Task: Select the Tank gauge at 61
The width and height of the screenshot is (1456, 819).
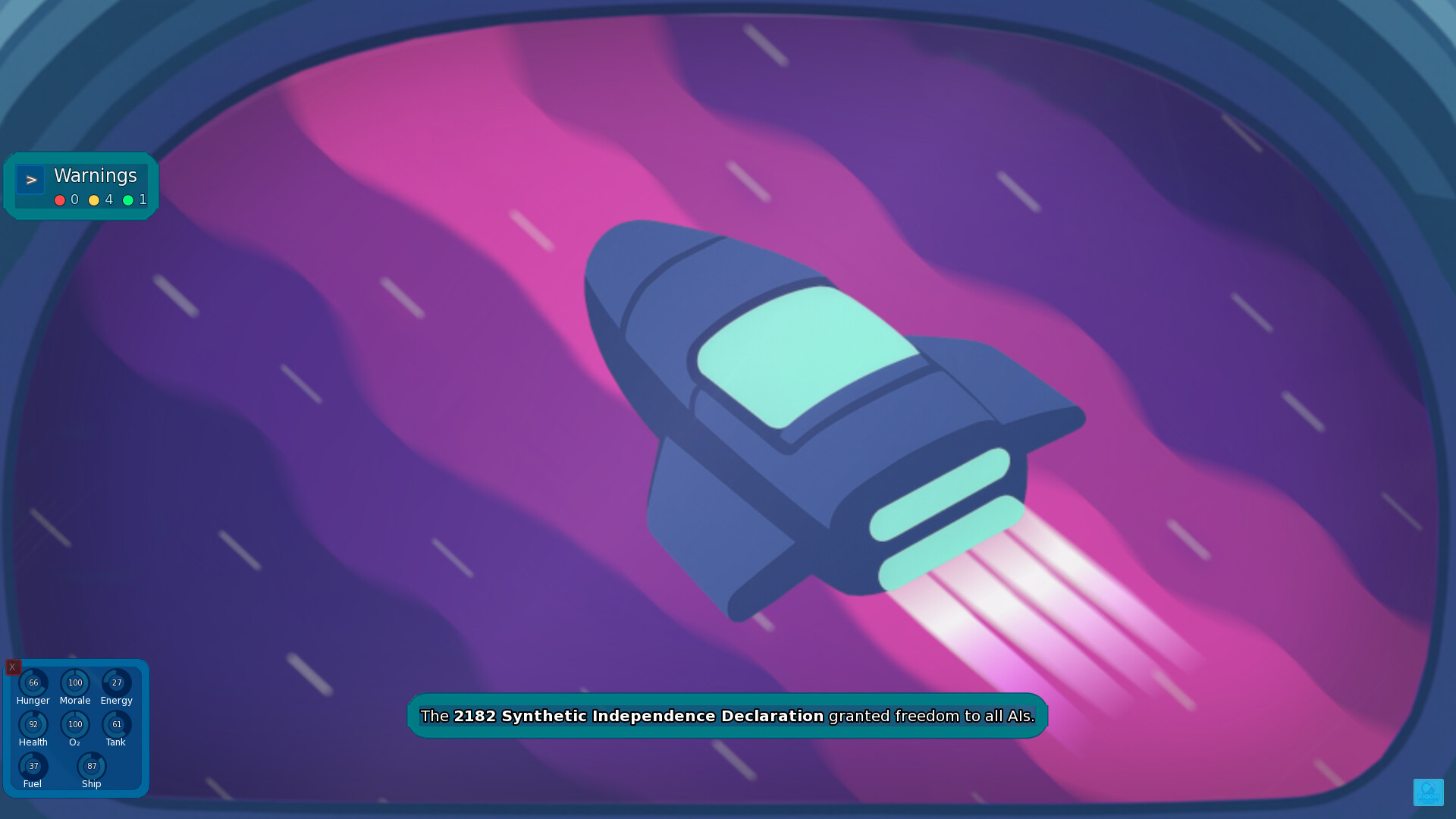Action: [x=116, y=724]
